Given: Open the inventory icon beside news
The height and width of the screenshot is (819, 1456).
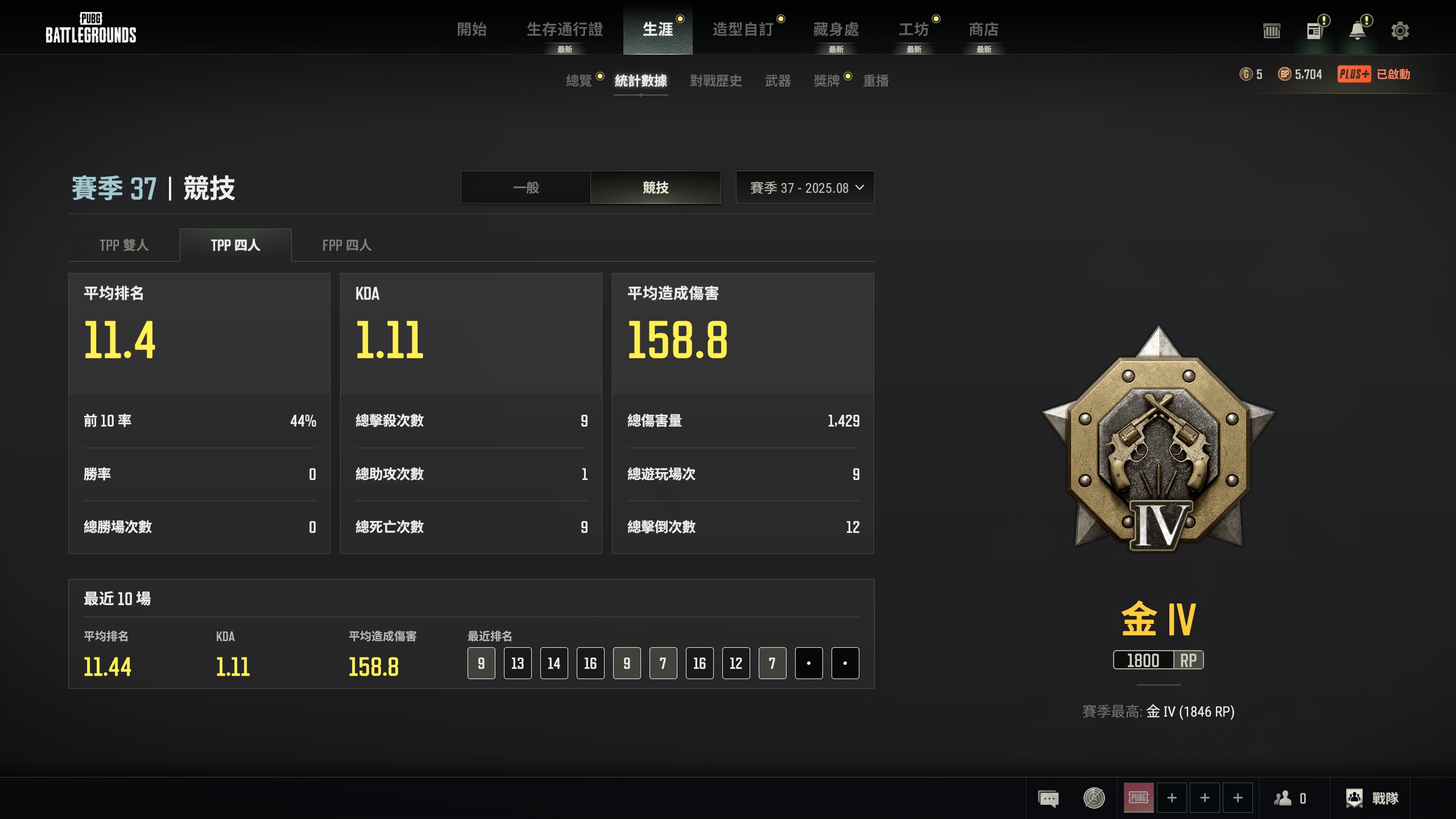Looking at the screenshot, I should [1272, 31].
